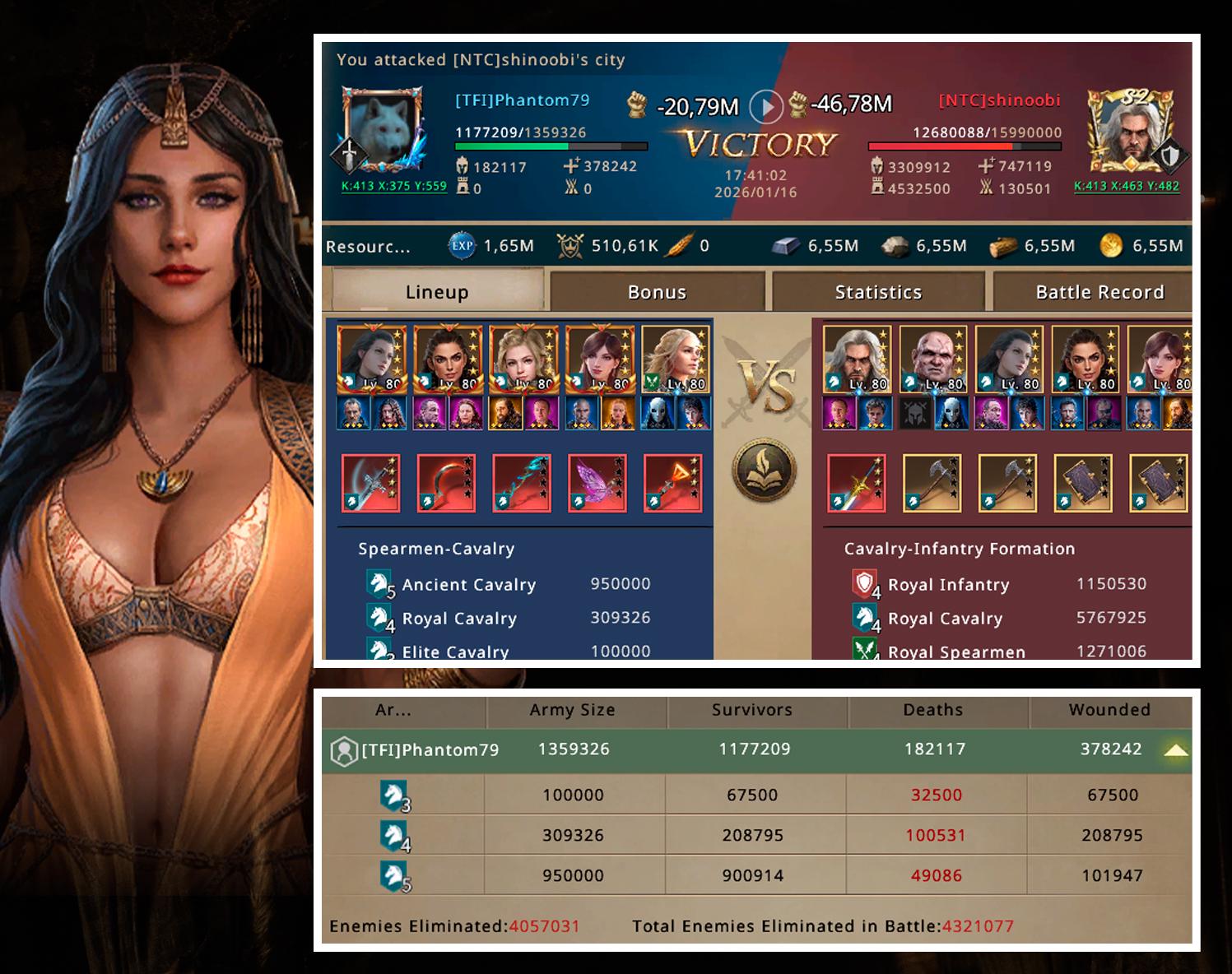View the Battle Record tab
1232x974 pixels.
click(1100, 292)
